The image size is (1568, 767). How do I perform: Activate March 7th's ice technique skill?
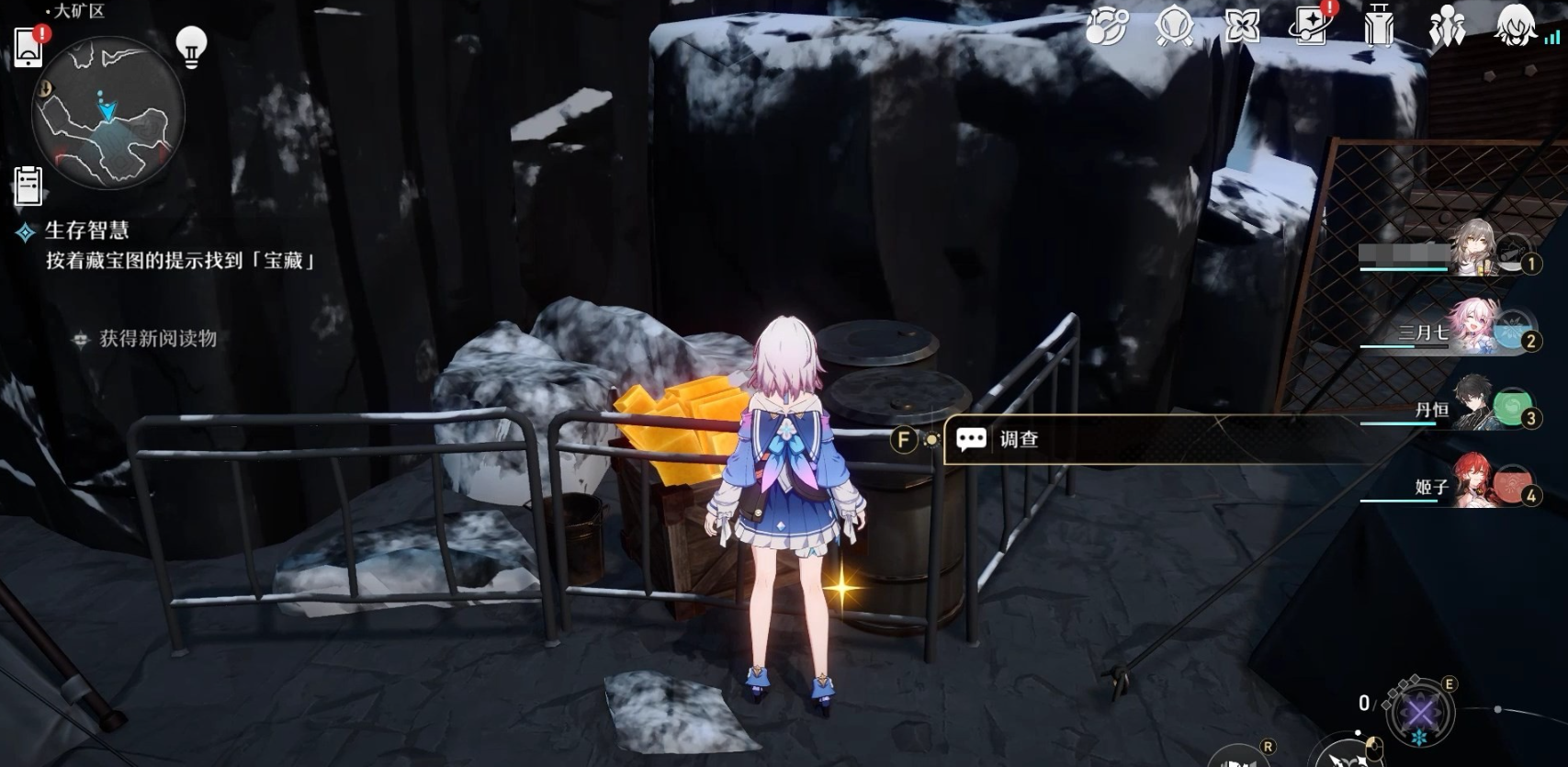[x=1421, y=714]
